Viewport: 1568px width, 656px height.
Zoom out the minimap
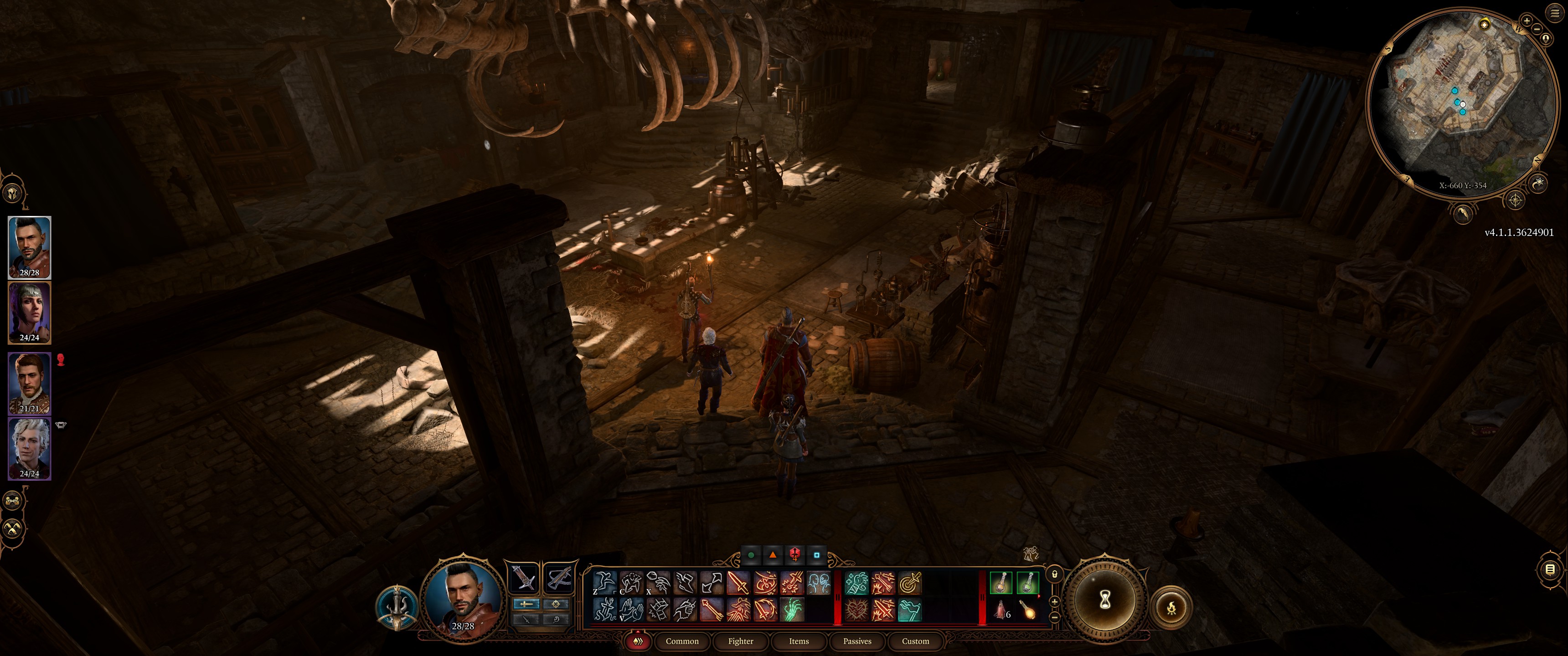1537,29
